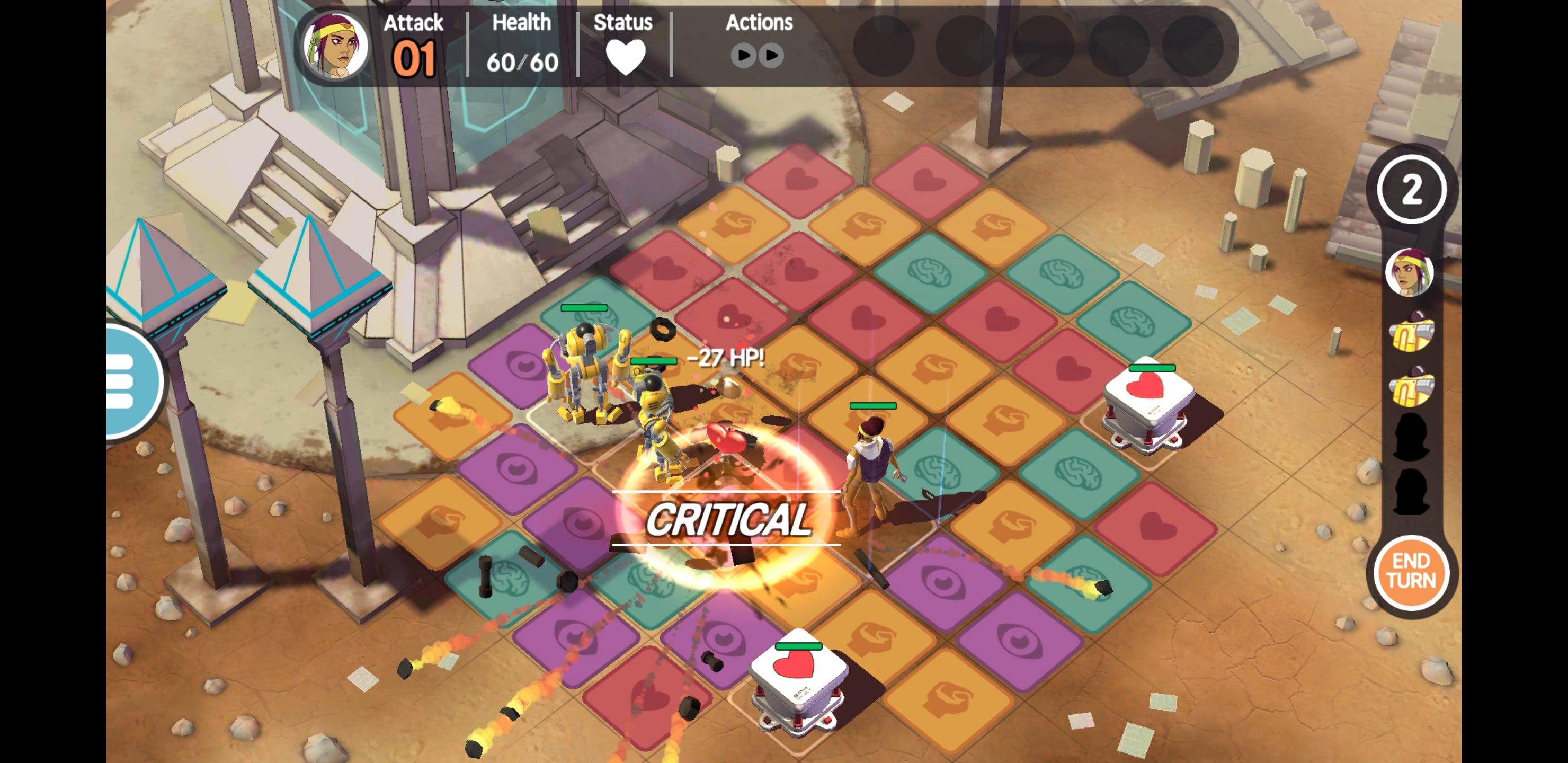The height and width of the screenshot is (763, 1568).
Task: Tap the white heart Status icon
Action: point(625,56)
